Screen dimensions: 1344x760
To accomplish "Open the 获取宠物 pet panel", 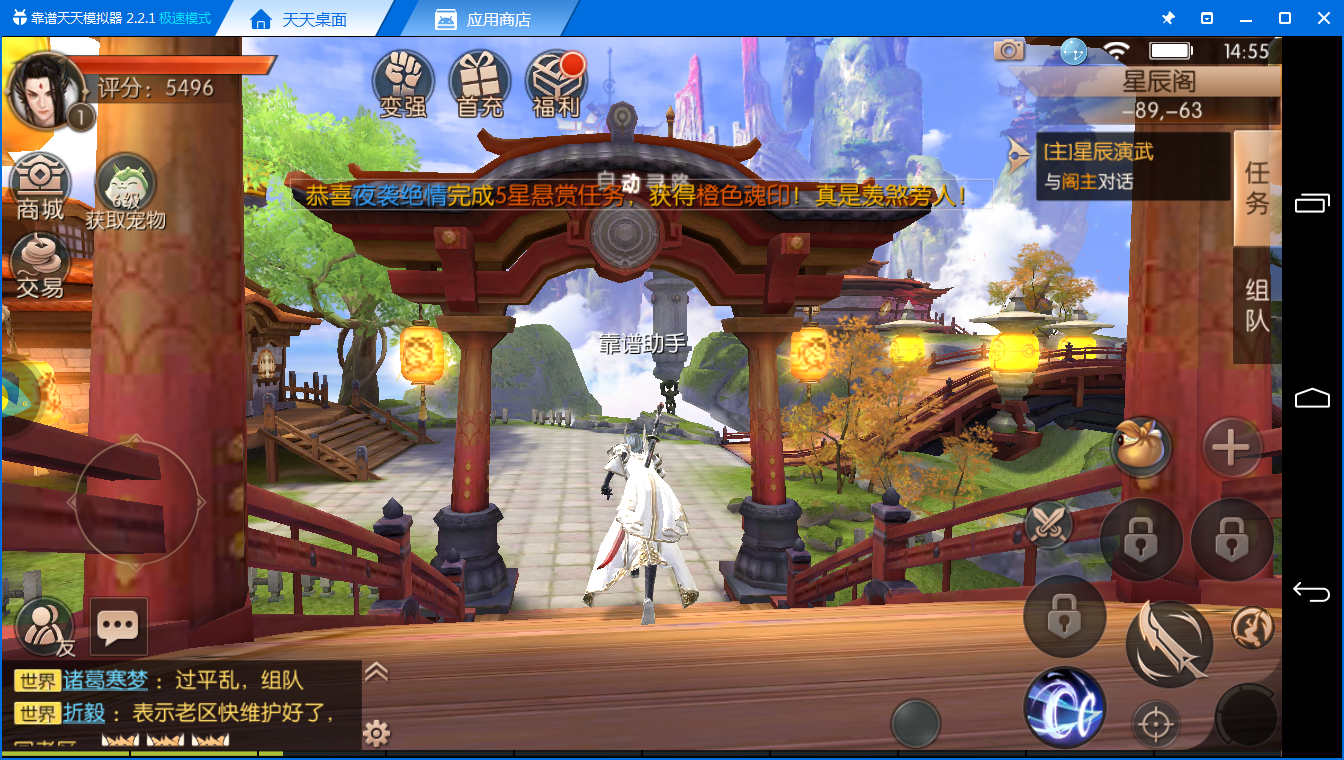I will tap(125, 190).
